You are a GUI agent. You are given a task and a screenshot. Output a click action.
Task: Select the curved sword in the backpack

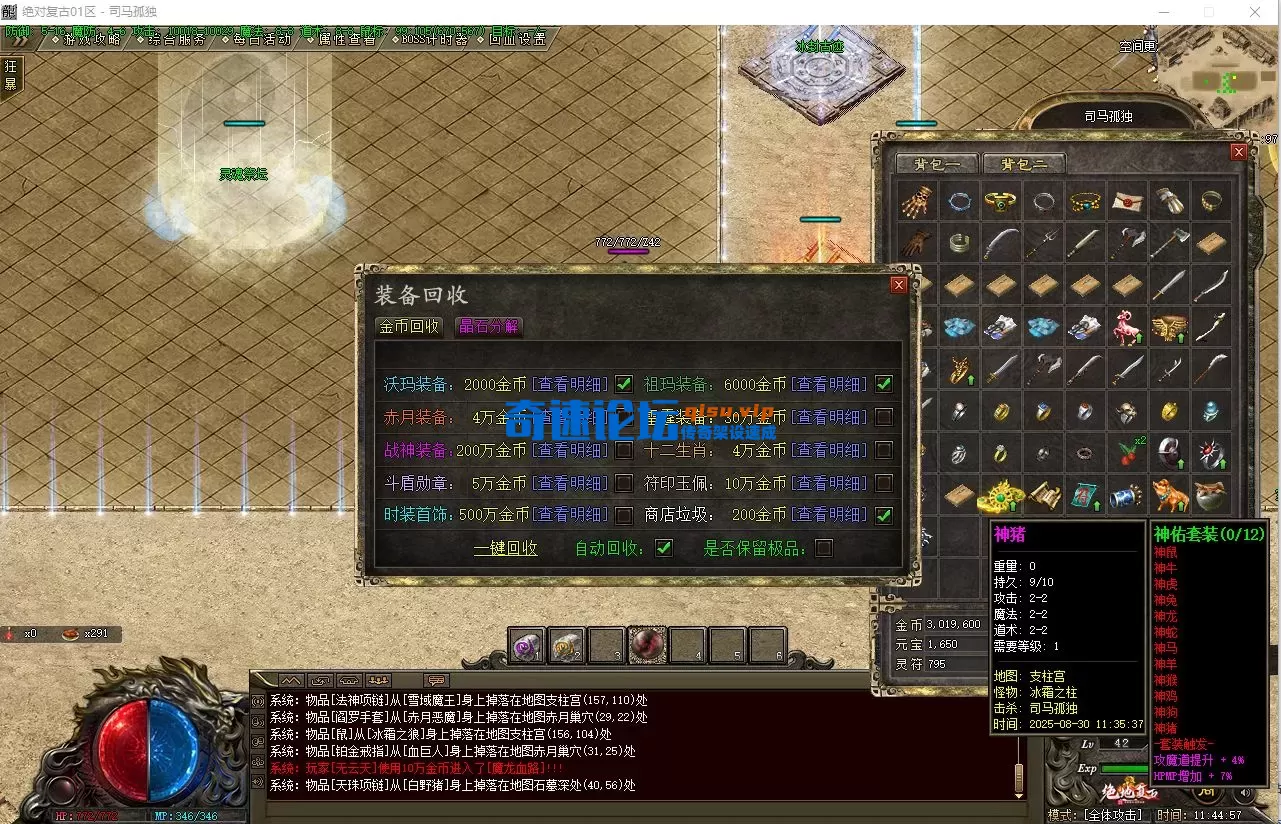point(1003,242)
